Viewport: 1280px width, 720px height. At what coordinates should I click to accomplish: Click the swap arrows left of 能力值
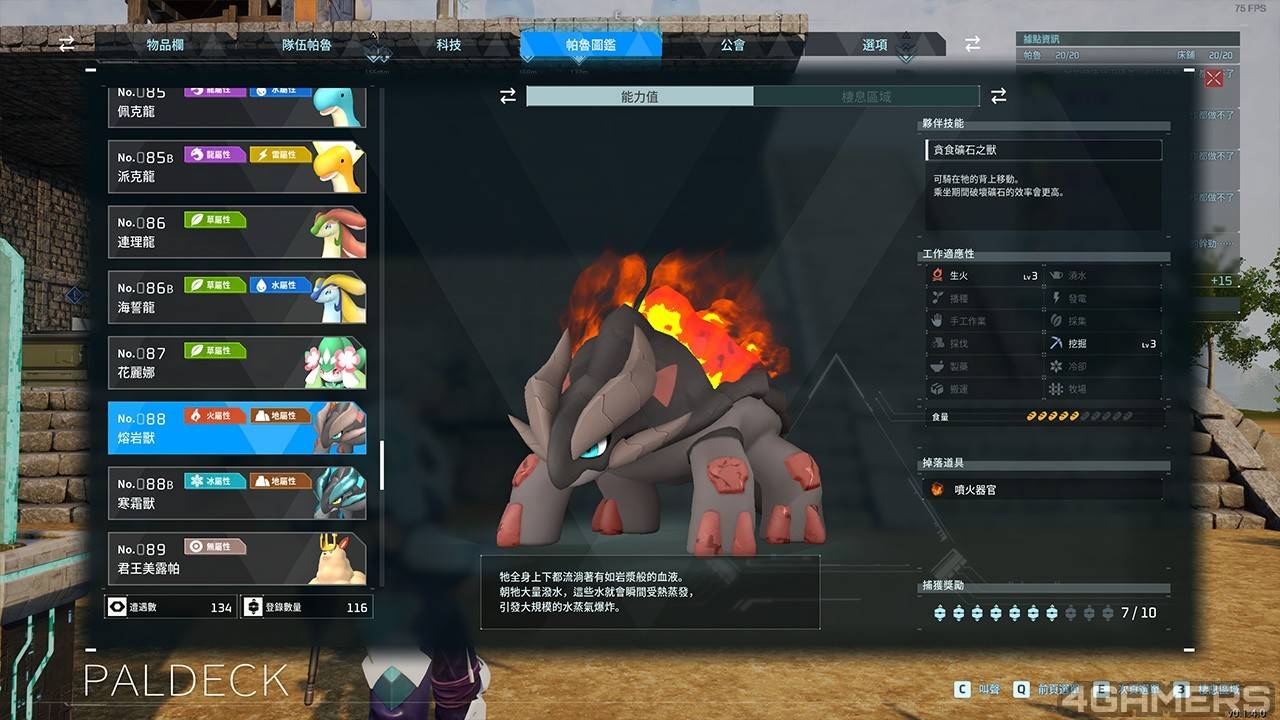tap(508, 96)
